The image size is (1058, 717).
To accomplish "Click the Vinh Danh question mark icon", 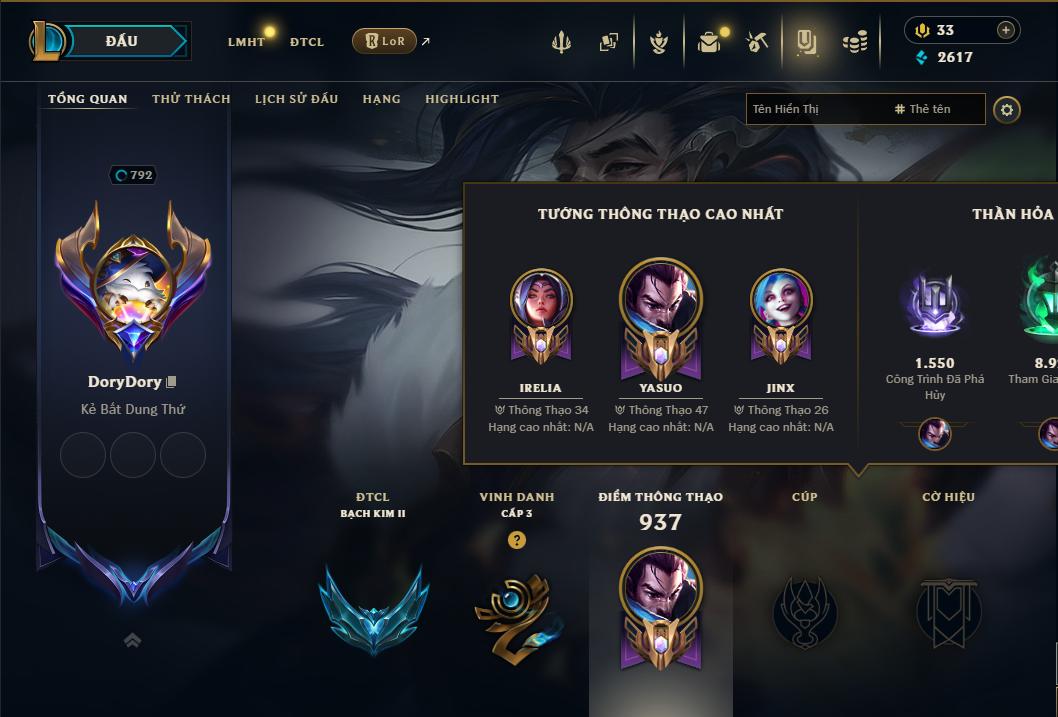I will (516, 540).
